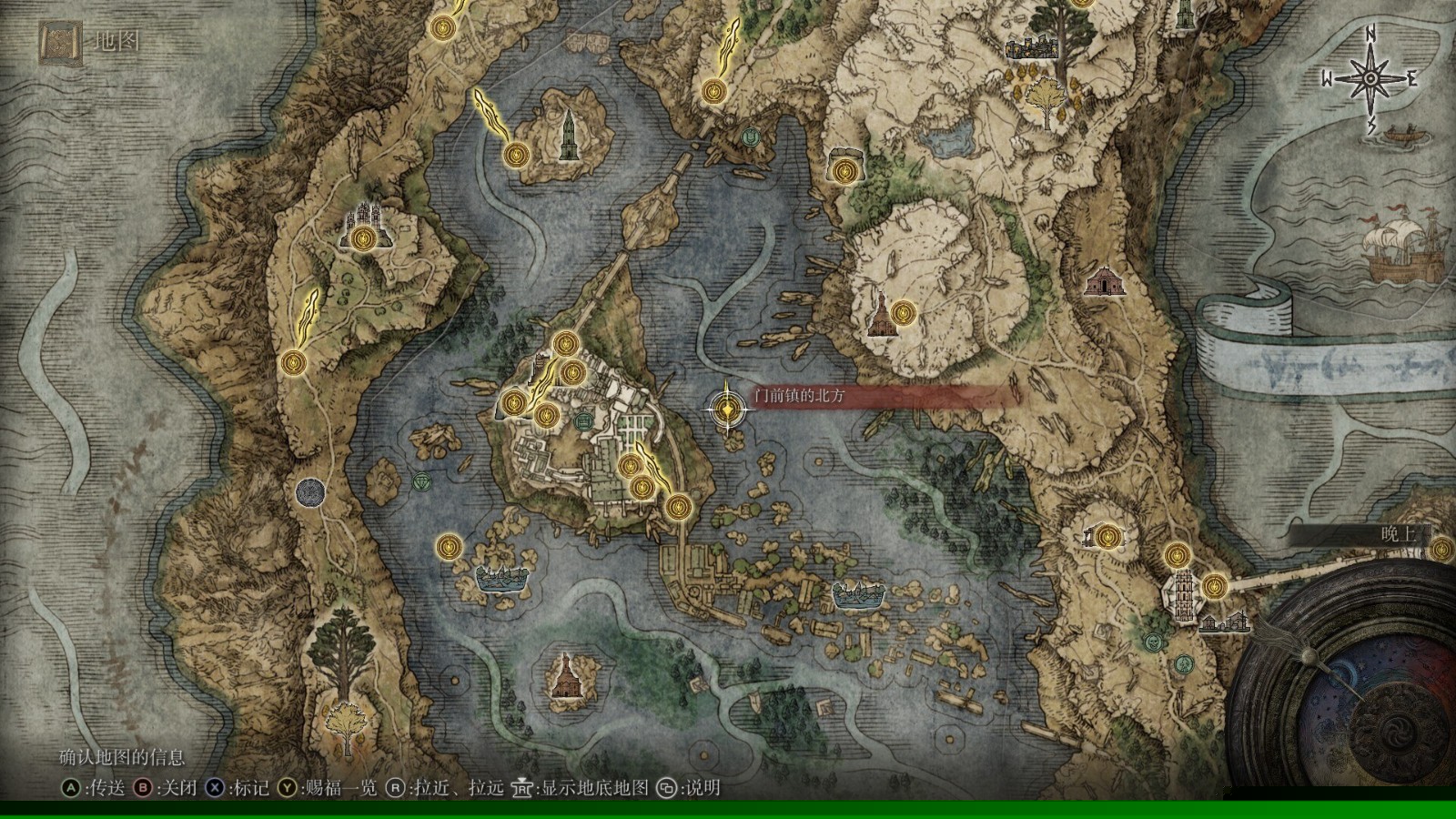Select the grace next to the red shack
The width and height of the screenshot is (1456, 819).
902,313
